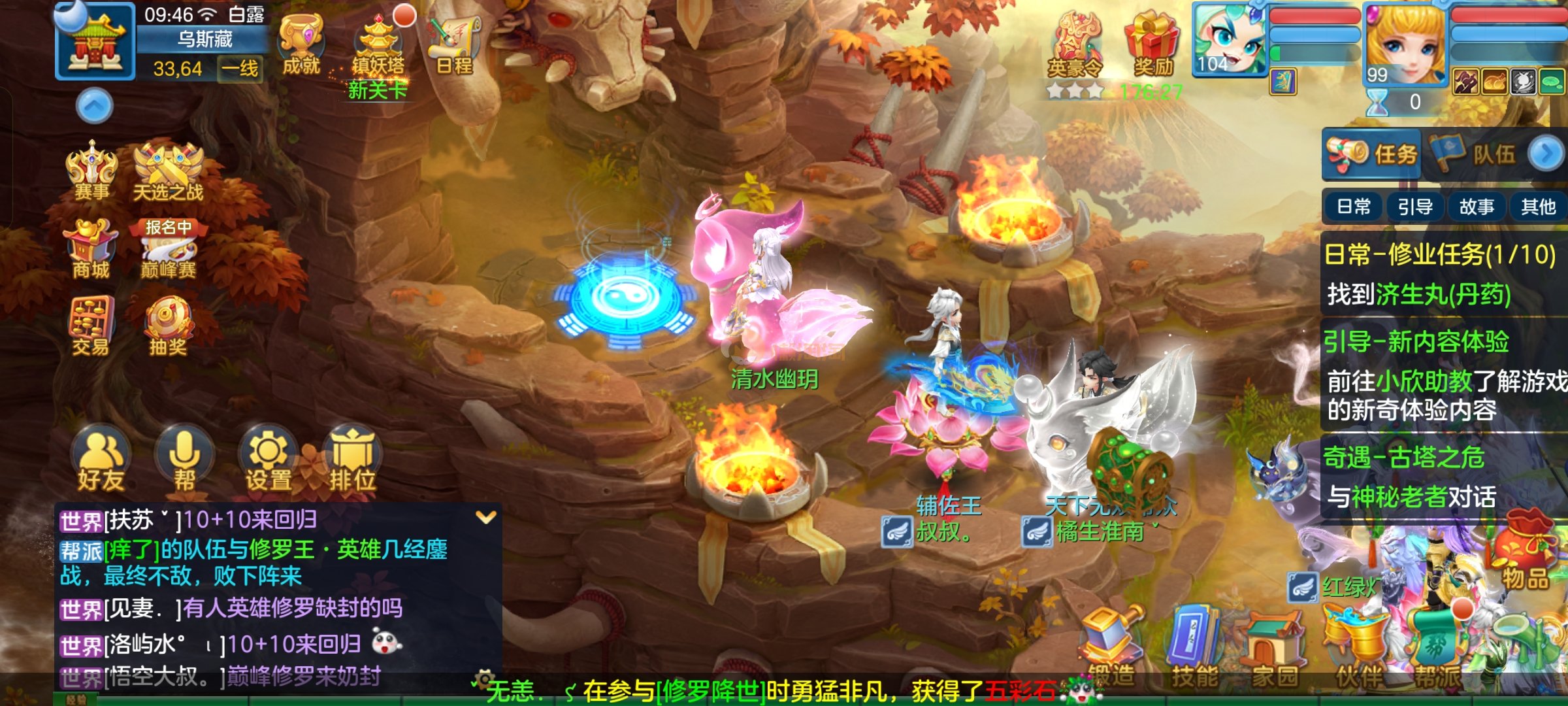Open the 奖励 rewards gift box
This screenshot has width=1568, height=706.
tap(1153, 44)
